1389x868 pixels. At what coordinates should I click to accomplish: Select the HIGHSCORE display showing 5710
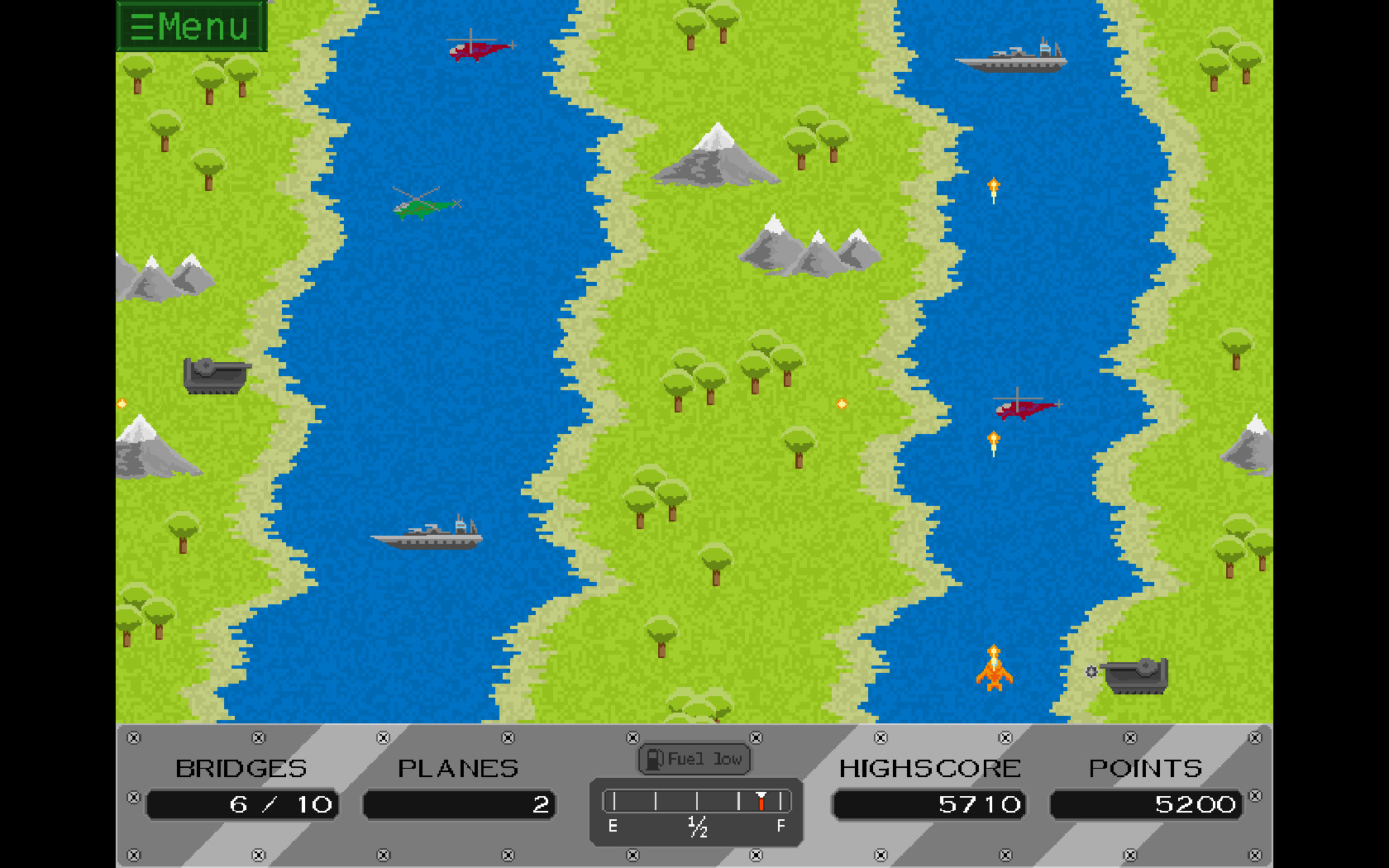[x=929, y=804]
